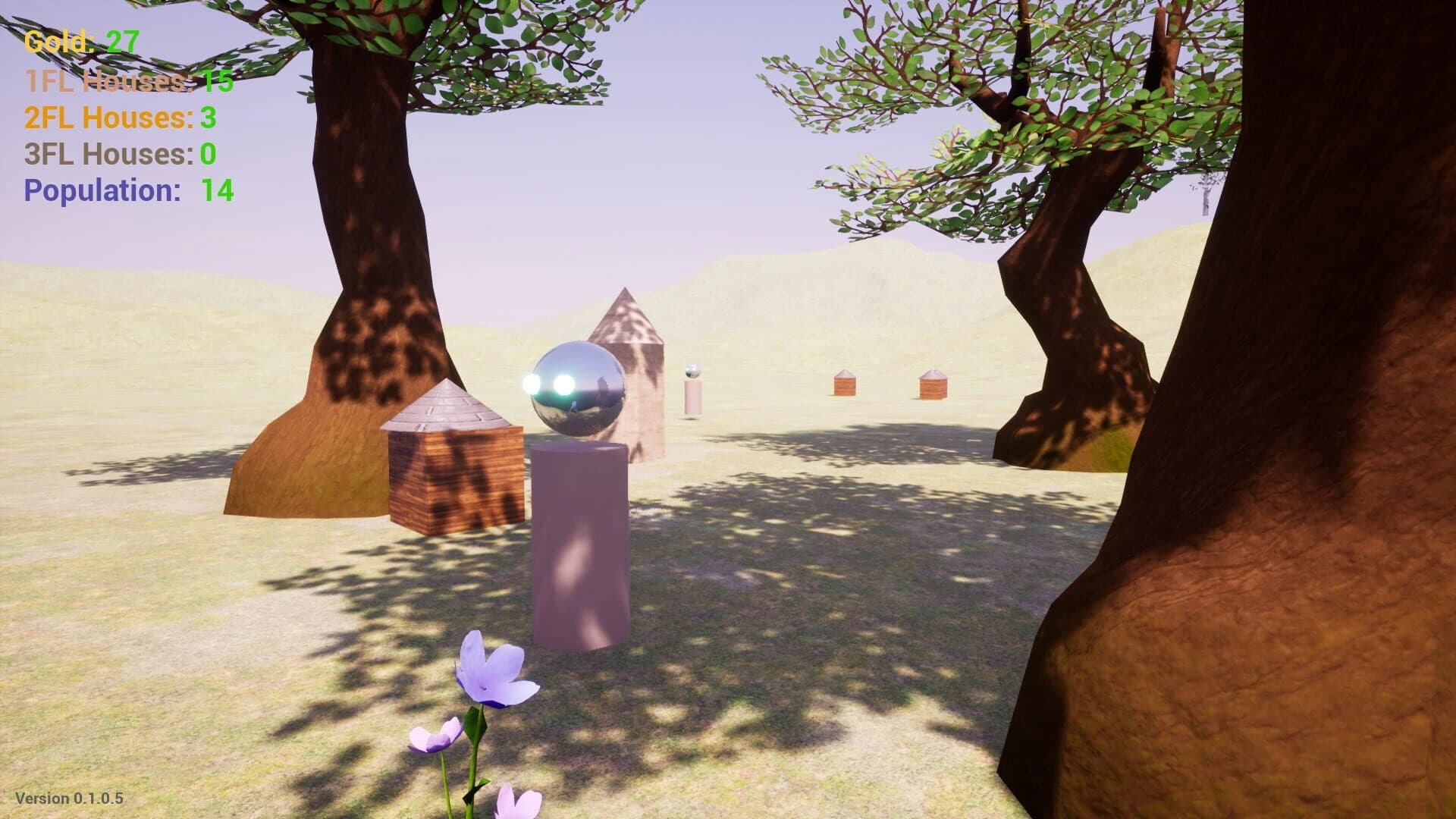Click the Version 0.1.0.5 text
The width and height of the screenshot is (1456, 819).
click(x=68, y=798)
